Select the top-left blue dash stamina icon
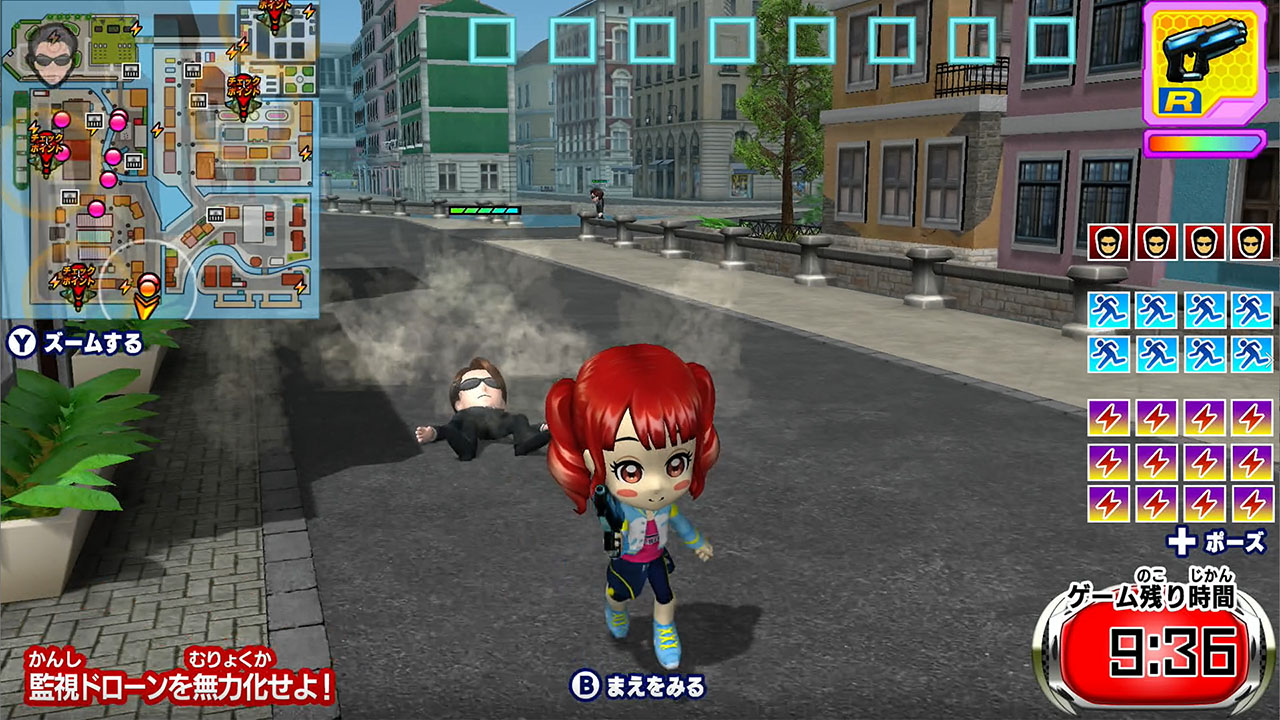 tap(1108, 310)
